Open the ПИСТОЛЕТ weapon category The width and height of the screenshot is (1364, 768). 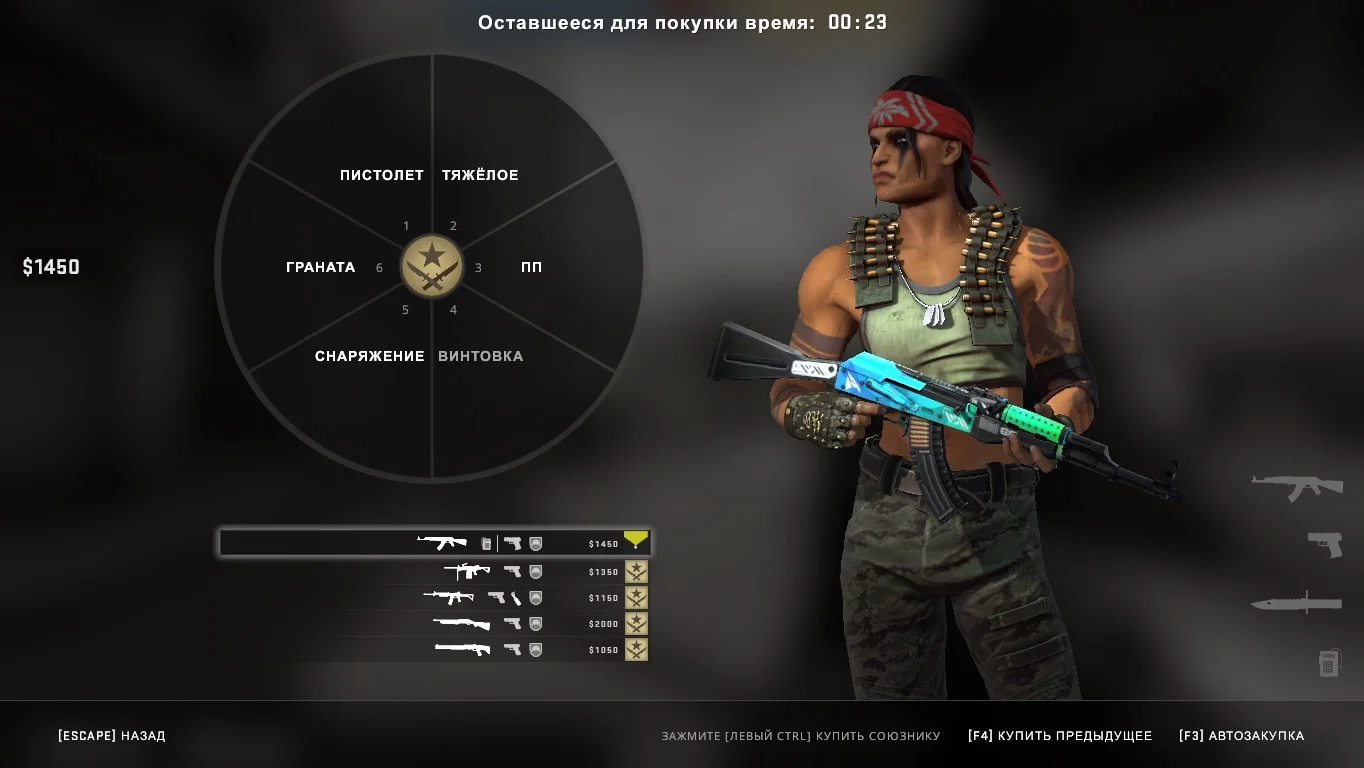click(381, 175)
